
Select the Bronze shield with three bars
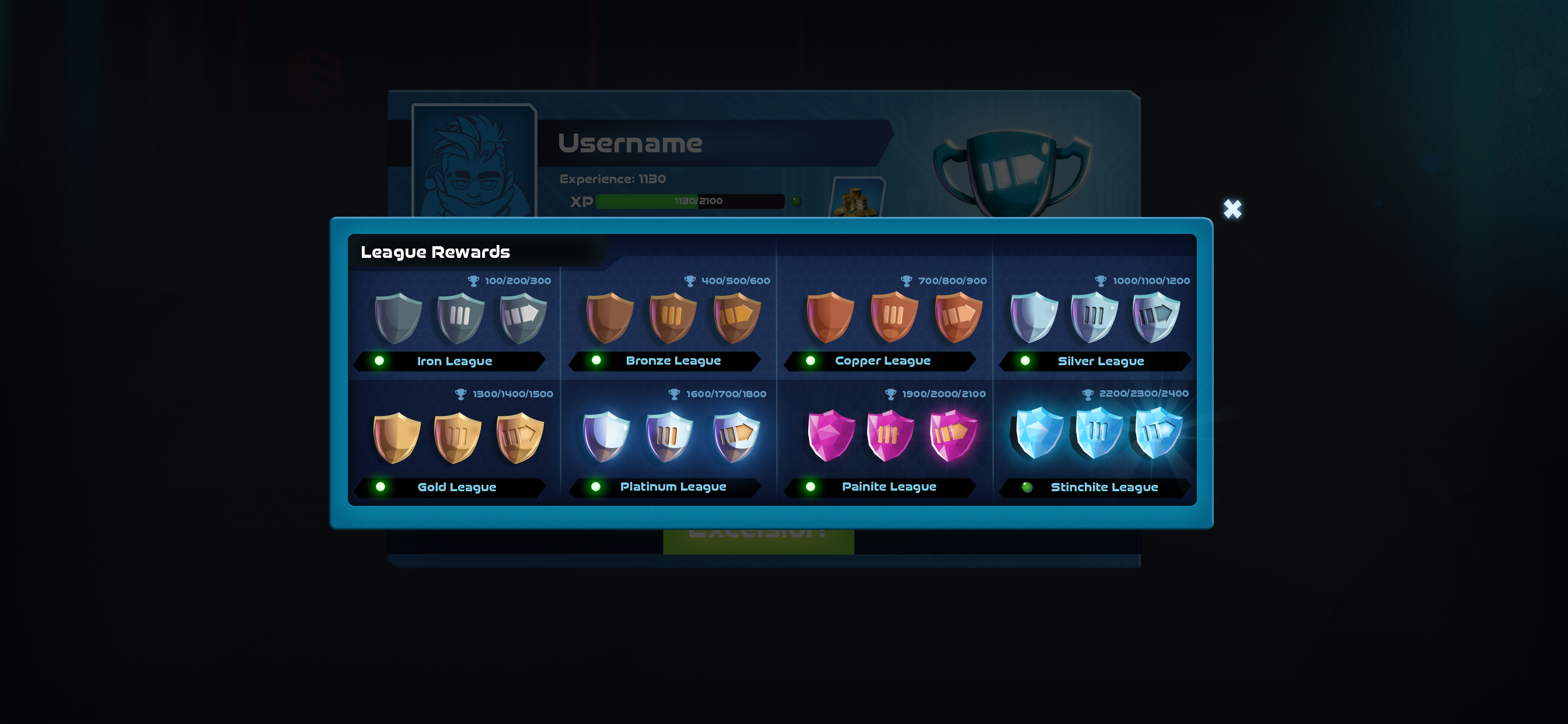click(672, 317)
